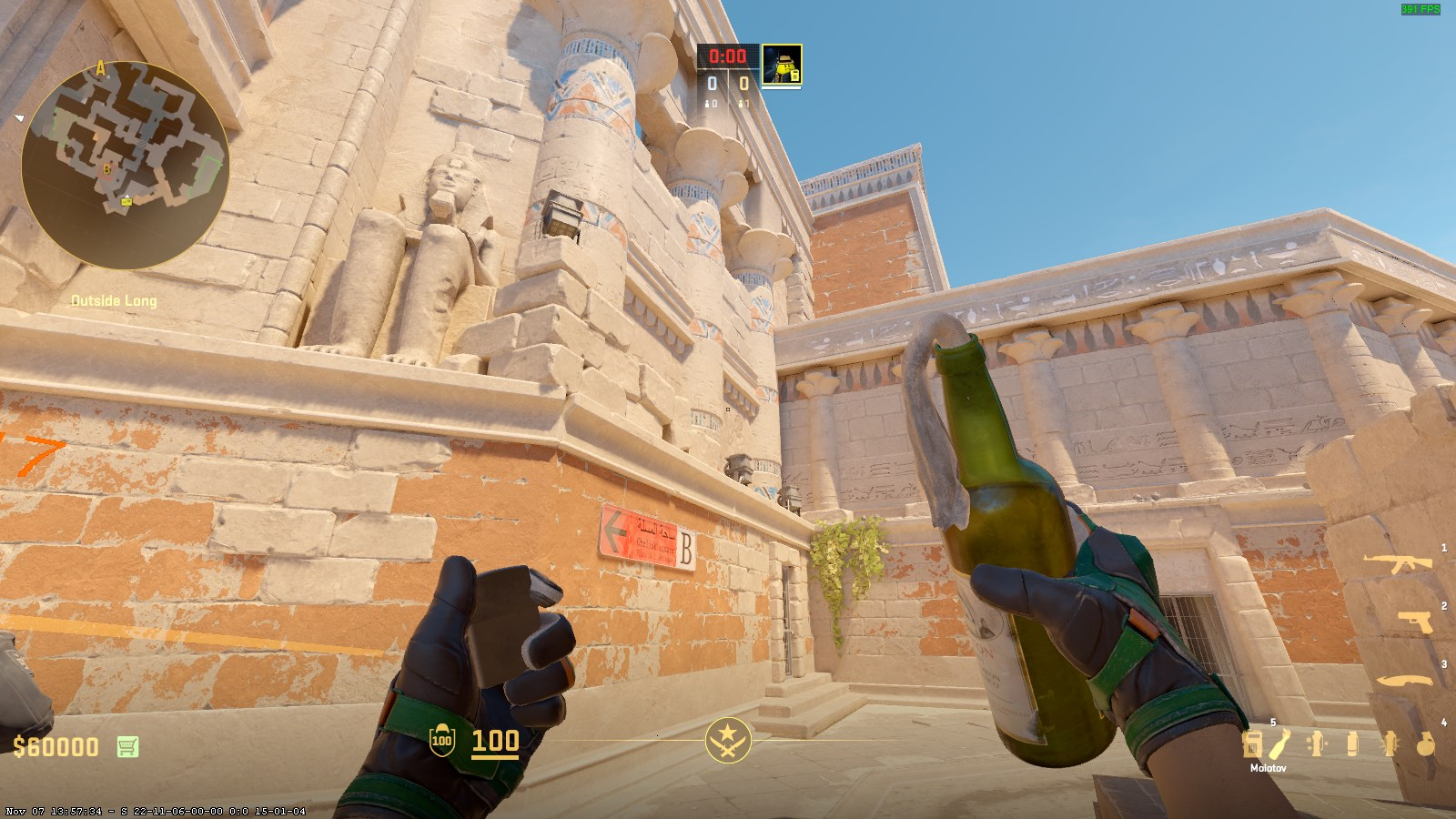The image size is (1456, 819).
Task: Pick the C4 bomb inventory icon
Action: [1252, 744]
